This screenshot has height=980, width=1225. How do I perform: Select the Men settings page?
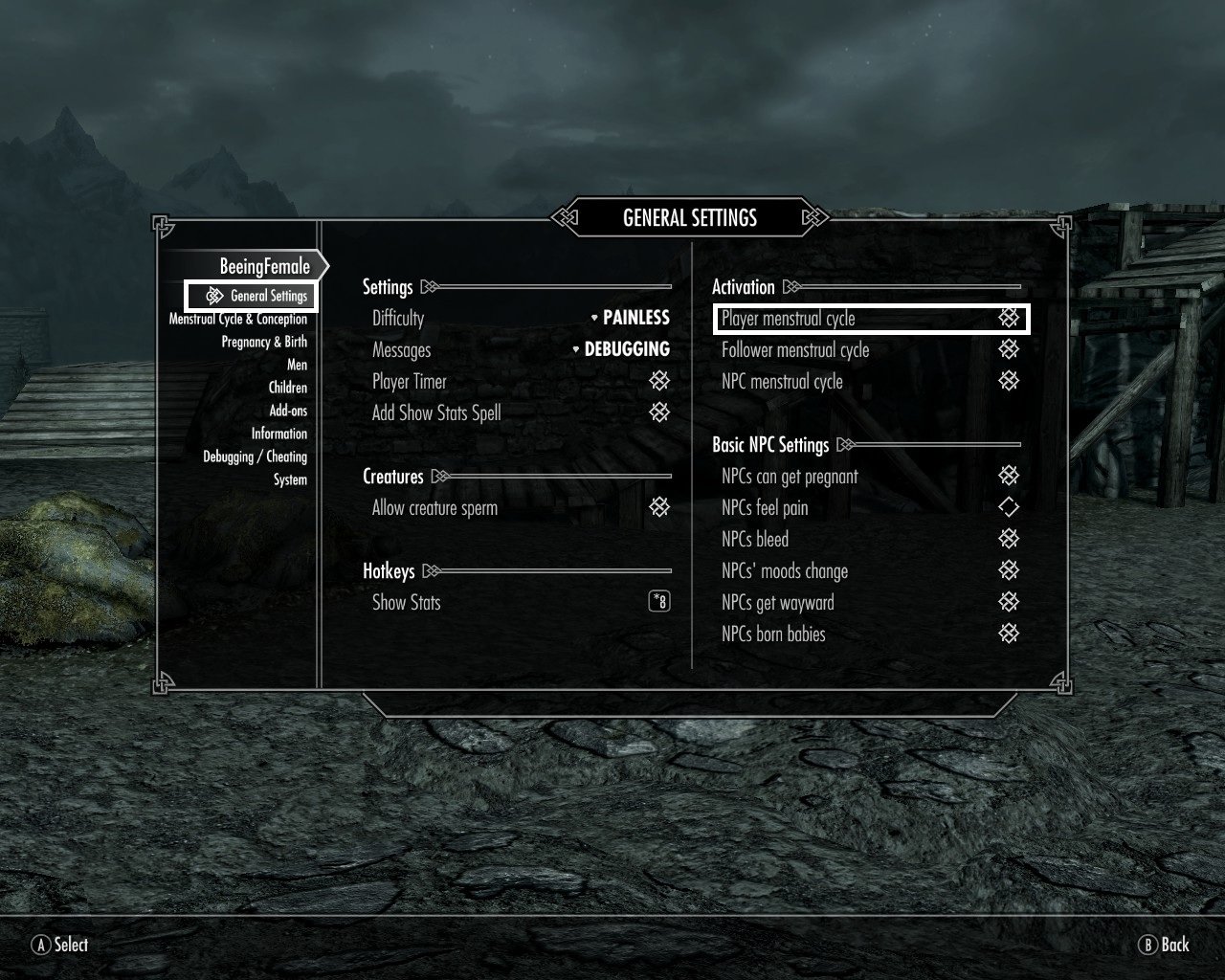[297, 365]
